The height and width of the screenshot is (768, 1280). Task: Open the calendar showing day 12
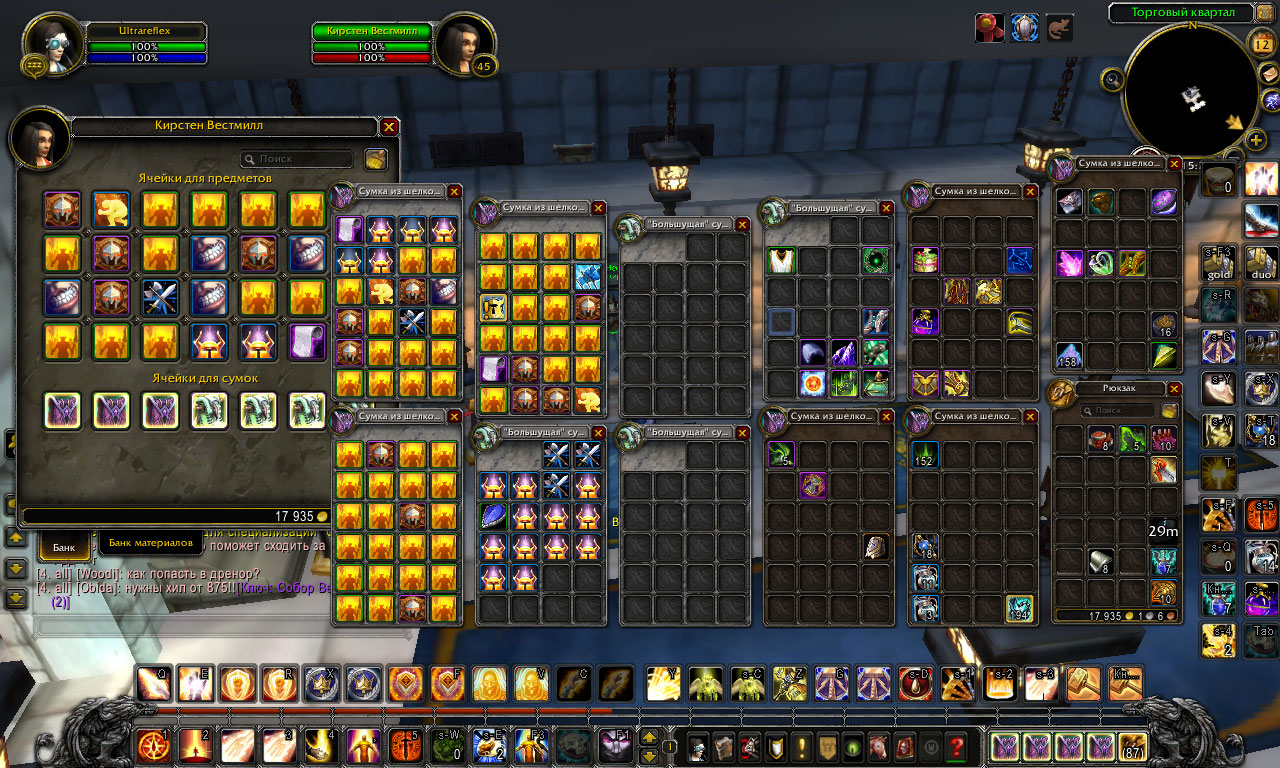pyautogui.click(x=1261, y=43)
